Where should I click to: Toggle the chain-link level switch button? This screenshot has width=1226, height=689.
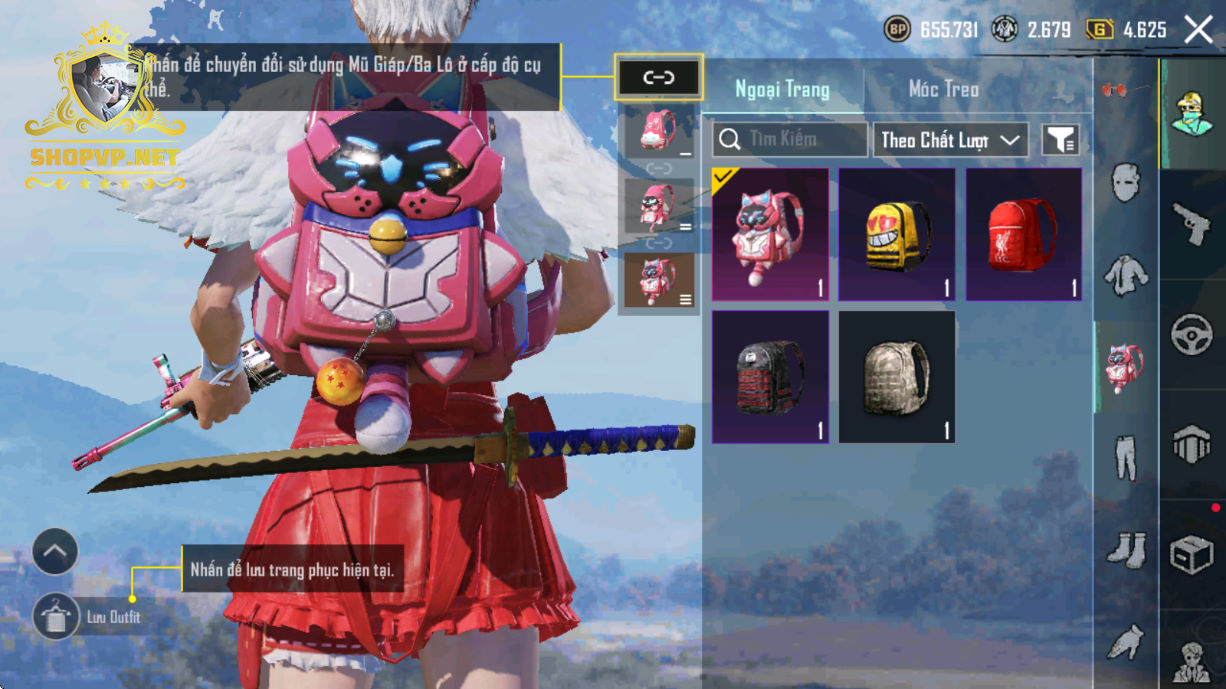click(x=658, y=77)
